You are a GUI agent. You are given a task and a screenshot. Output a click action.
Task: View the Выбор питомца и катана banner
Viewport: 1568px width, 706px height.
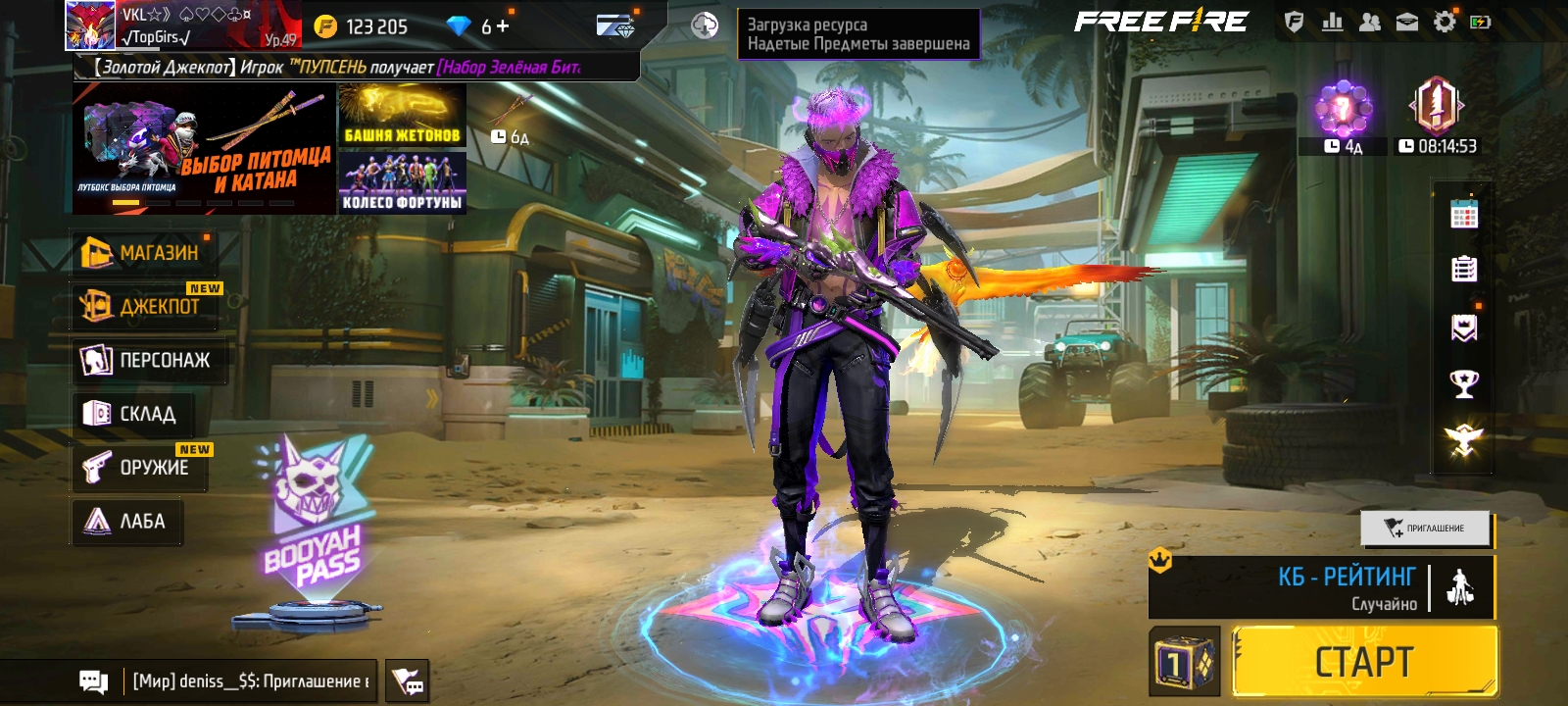point(204,149)
